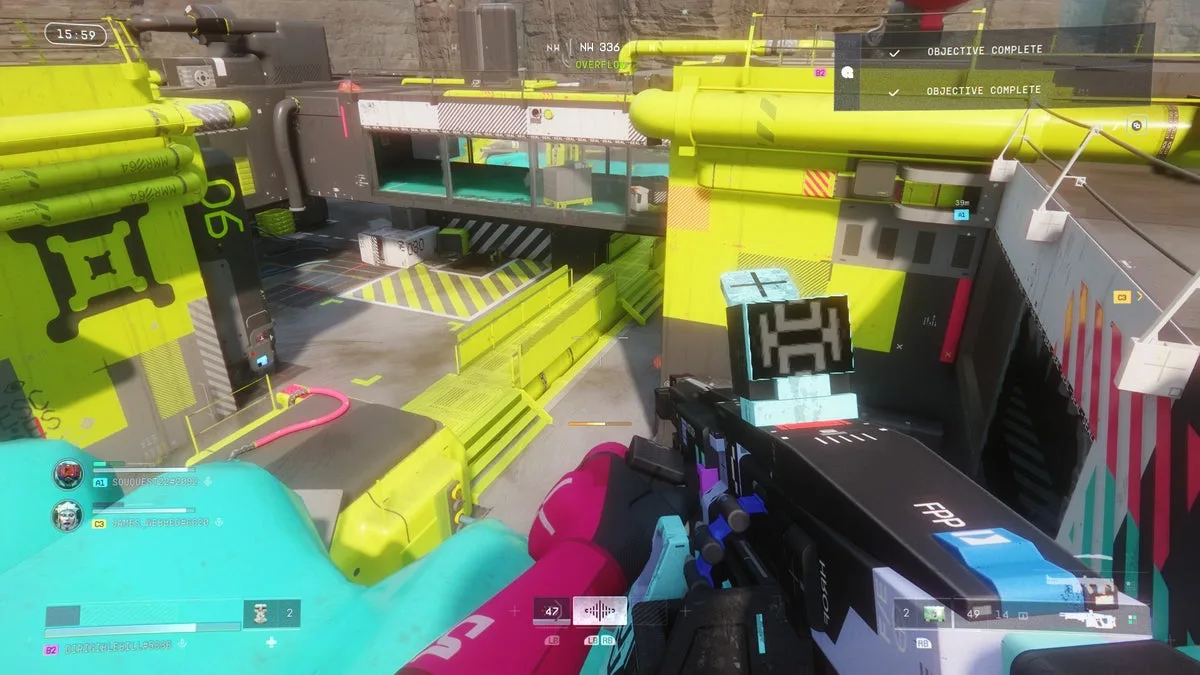This screenshot has width=1200, height=675.
Task: Select the small objective marker icon on pipe
Action: click(1137, 125)
